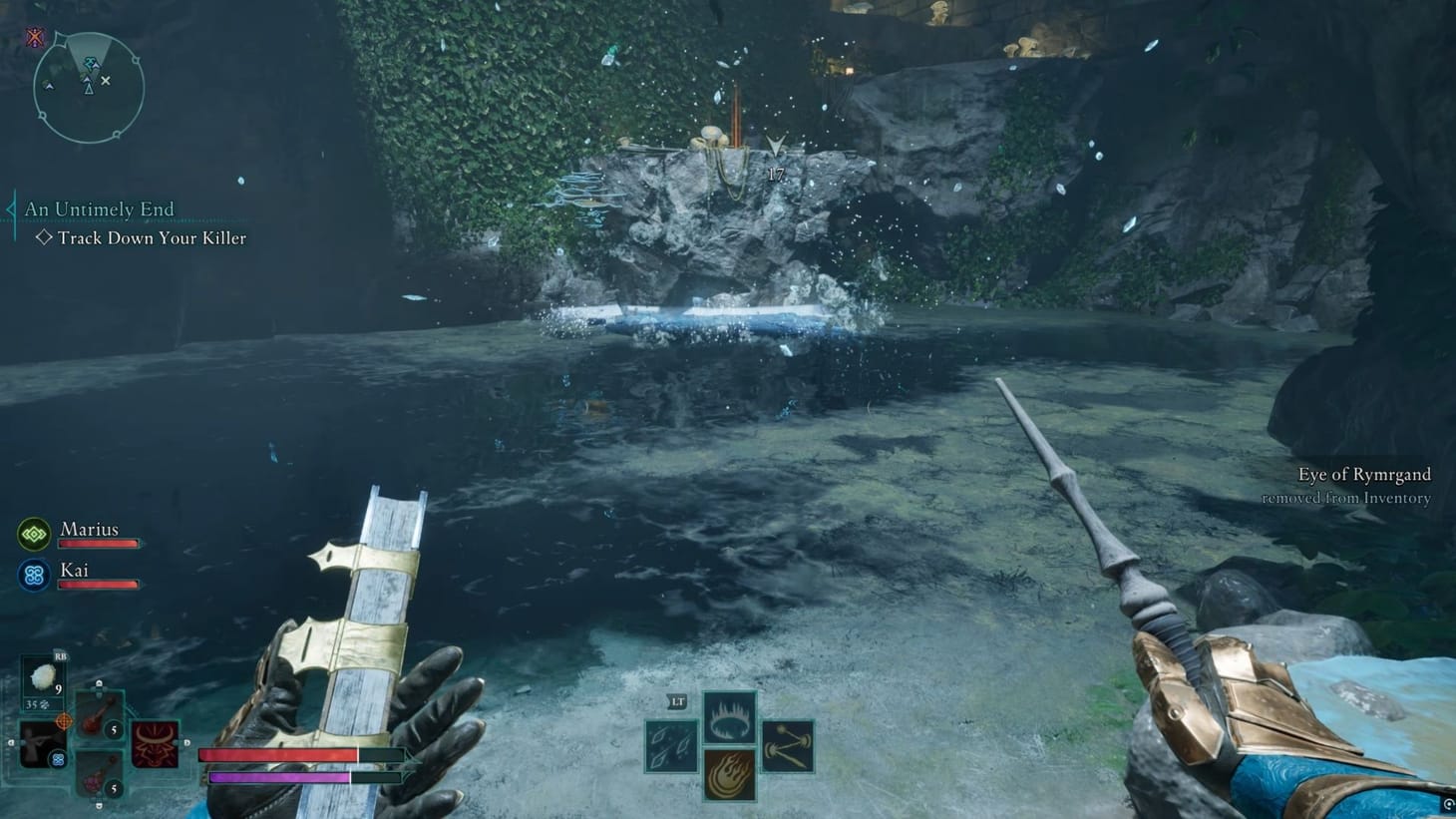1456x819 pixels.
Task: Select the red bull sigil ability icon
Action: click(154, 743)
